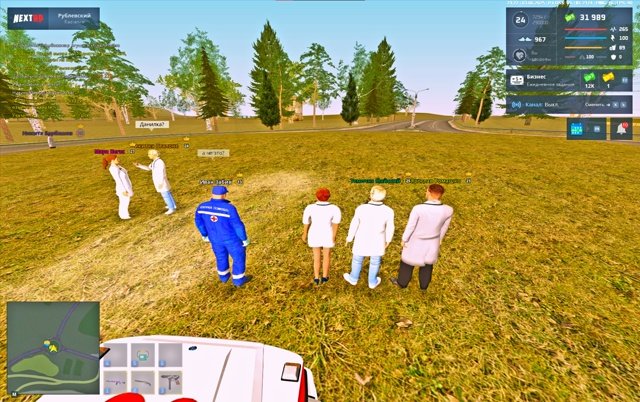Screen dimensions: 640x402
Task: Open the notifications bell
Action: pyautogui.click(x=621, y=129)
